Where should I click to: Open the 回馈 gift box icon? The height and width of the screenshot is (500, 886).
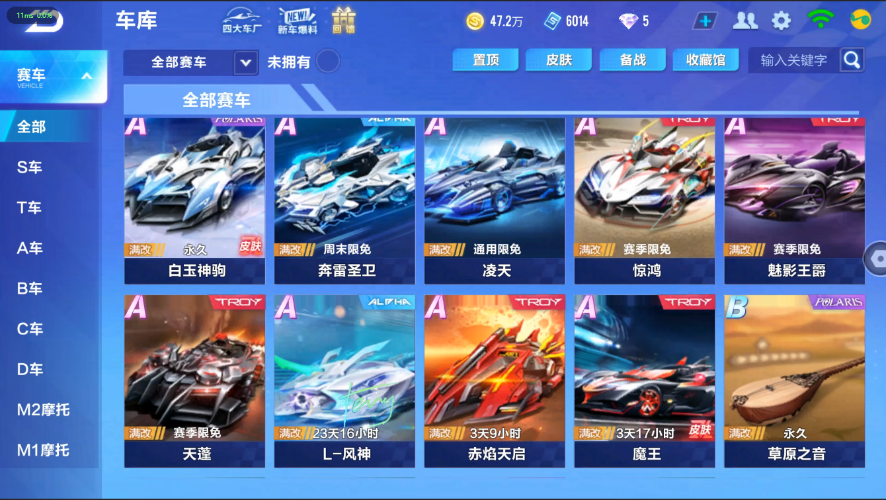point(344,21)
